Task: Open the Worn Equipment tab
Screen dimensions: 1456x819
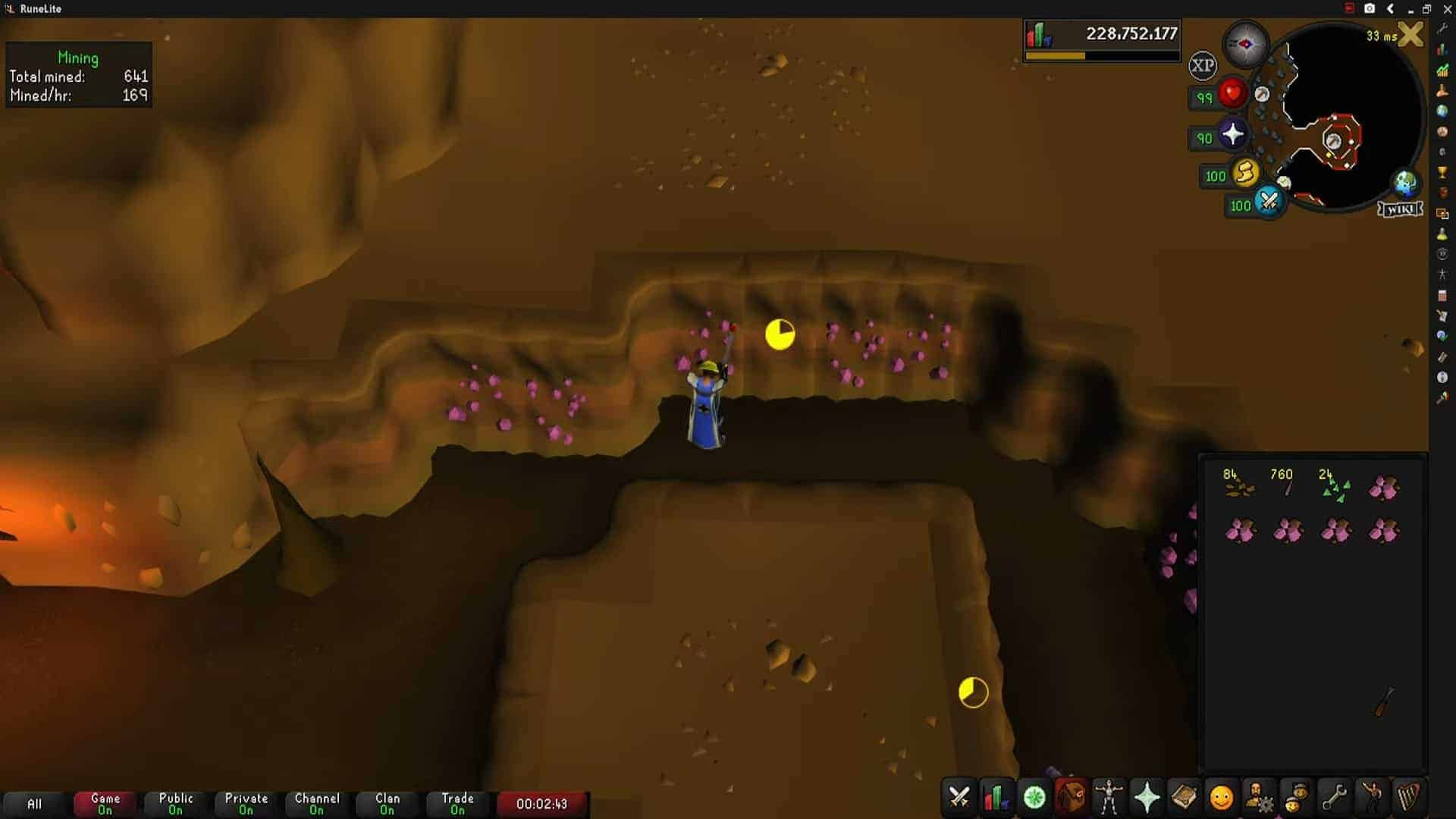Action: point(1108,798)
